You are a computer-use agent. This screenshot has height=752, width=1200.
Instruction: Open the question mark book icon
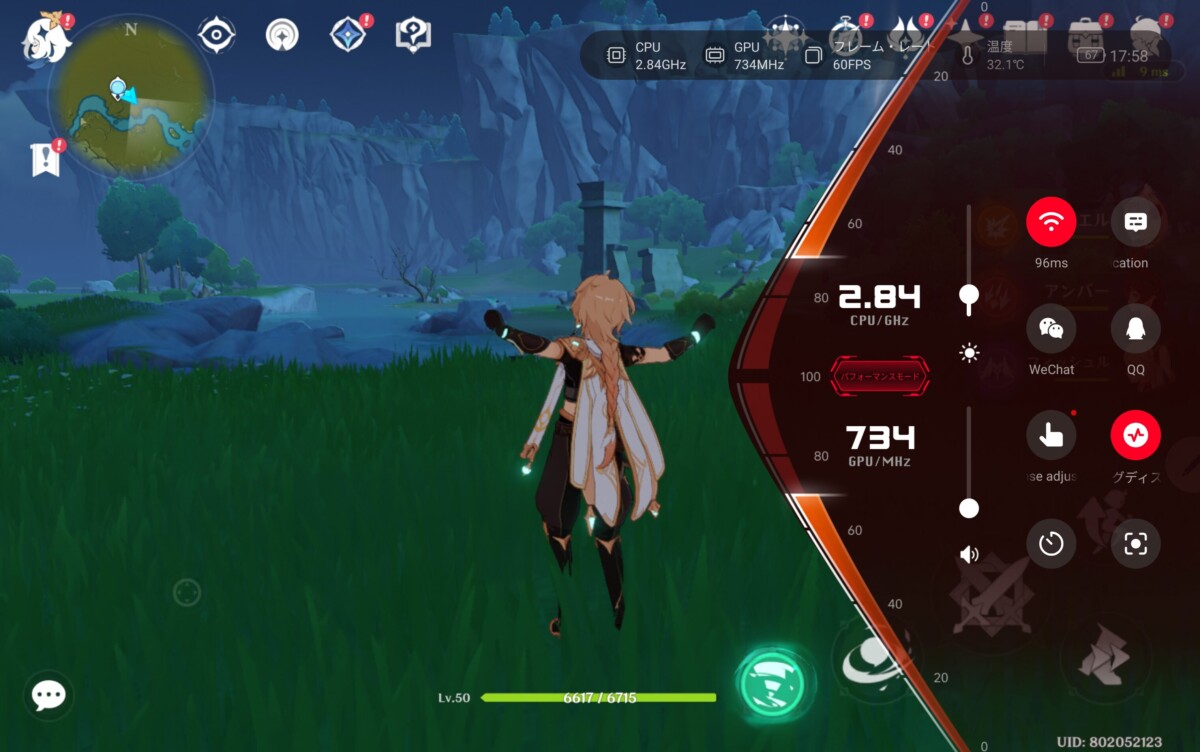tap(413, 35)
